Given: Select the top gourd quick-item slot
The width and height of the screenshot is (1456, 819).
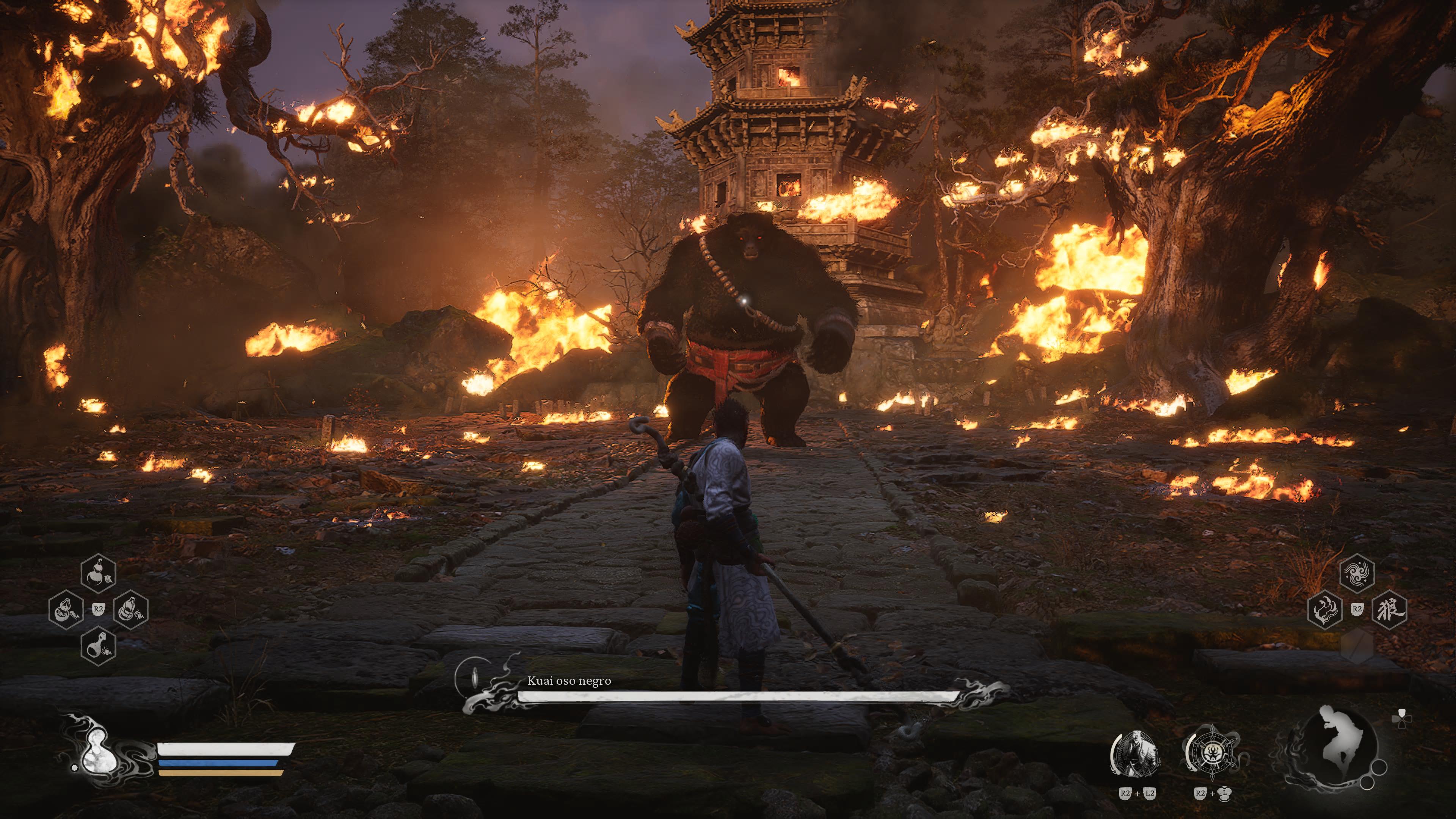Looking at the screenshot, I should click(x=98, y=573).
